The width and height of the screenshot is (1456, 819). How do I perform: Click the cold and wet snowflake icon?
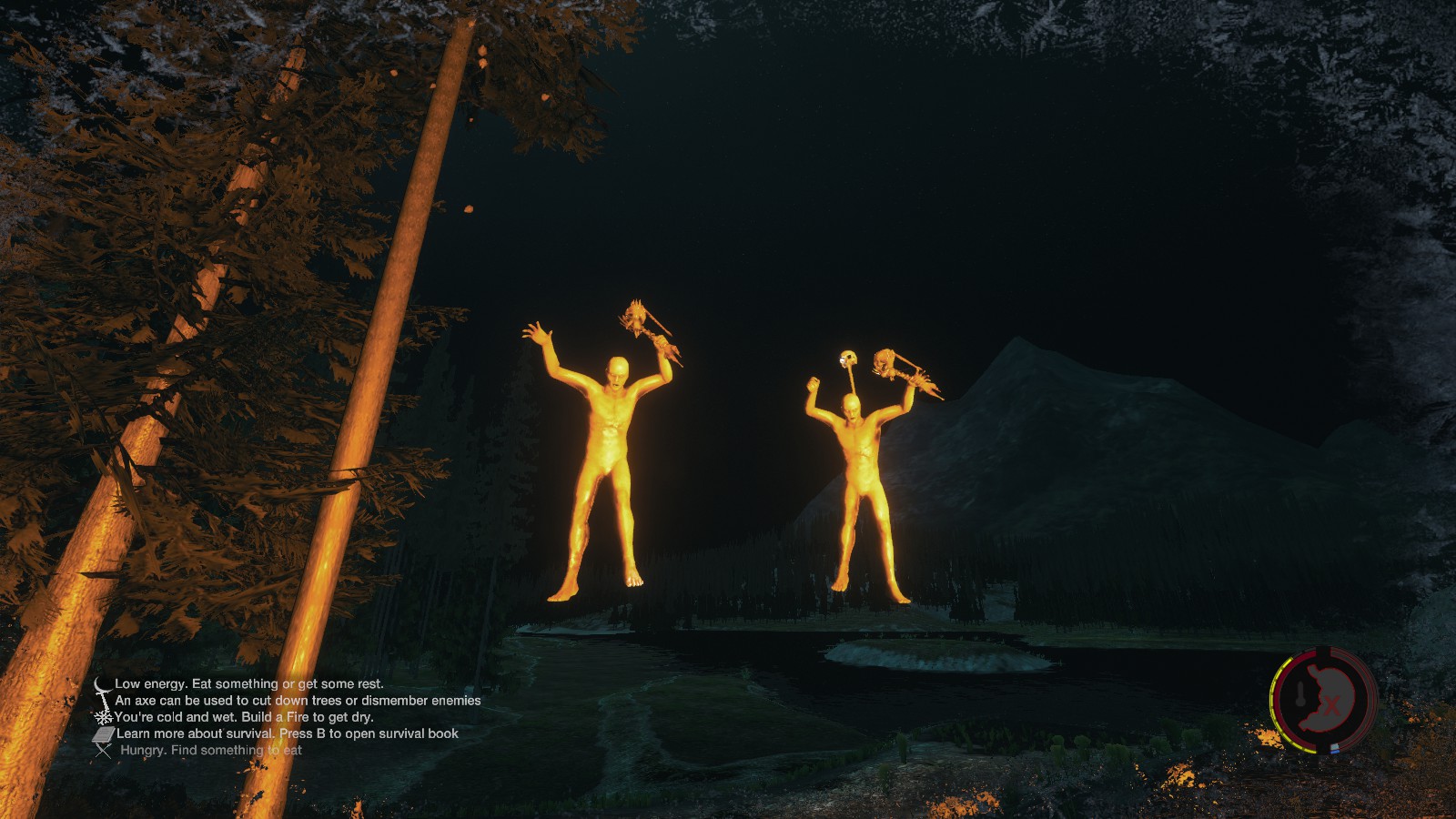tap(104, 717)
